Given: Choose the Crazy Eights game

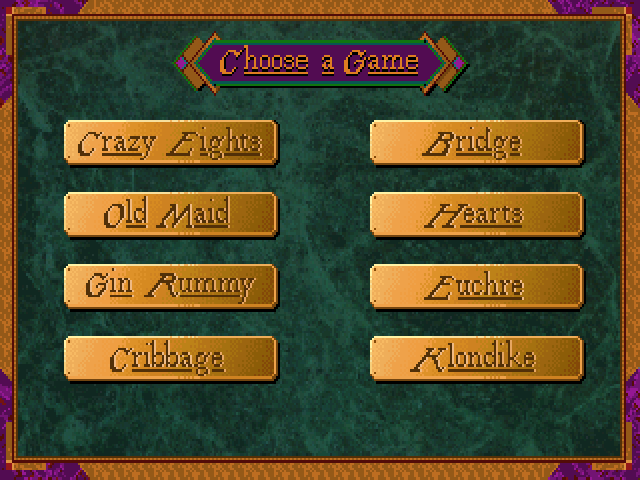Looking at the screenshot, I should (x=170, y=143).
